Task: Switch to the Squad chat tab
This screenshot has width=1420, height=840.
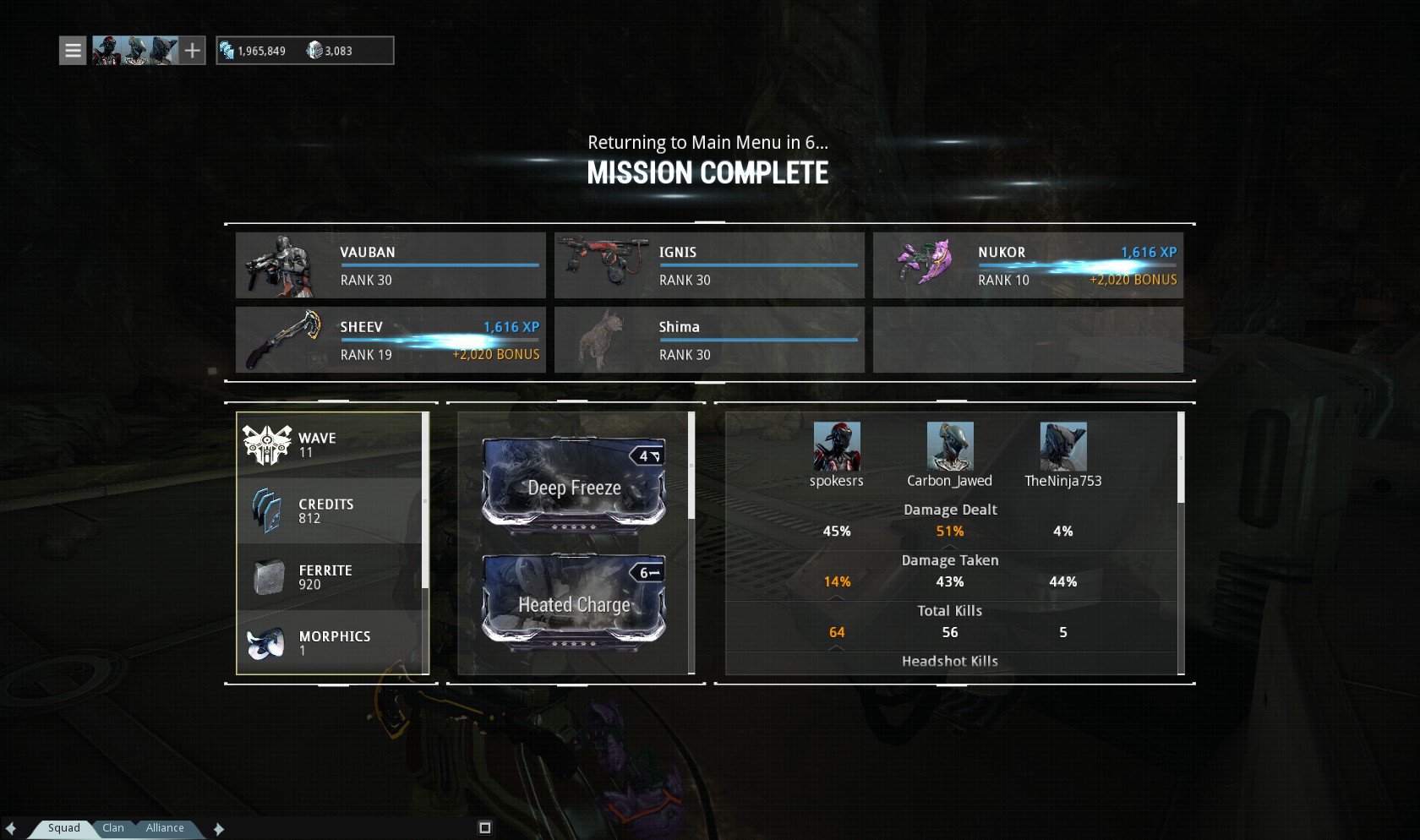Action: (63, 828)
